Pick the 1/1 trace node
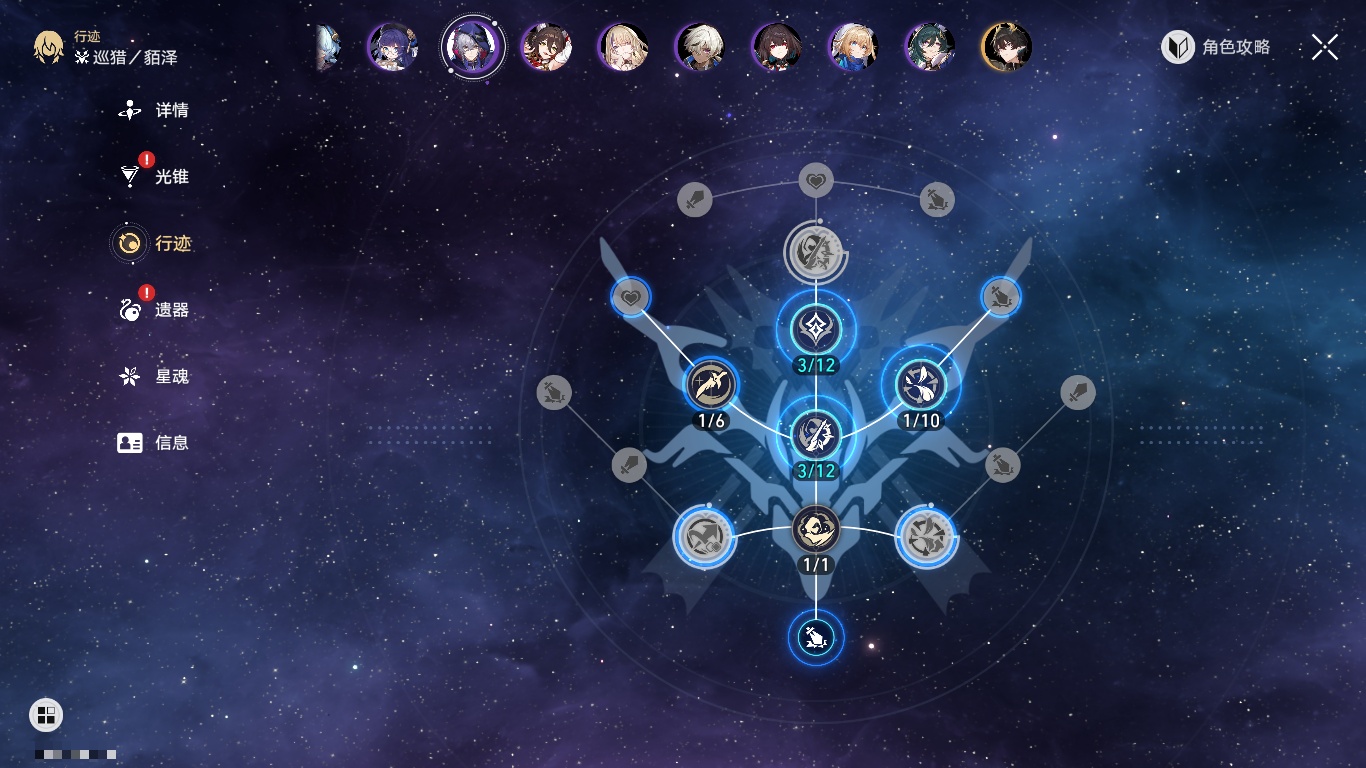The height and width of the screenshot is (768, 1366). pyautogui.click(x=816, y=530)
